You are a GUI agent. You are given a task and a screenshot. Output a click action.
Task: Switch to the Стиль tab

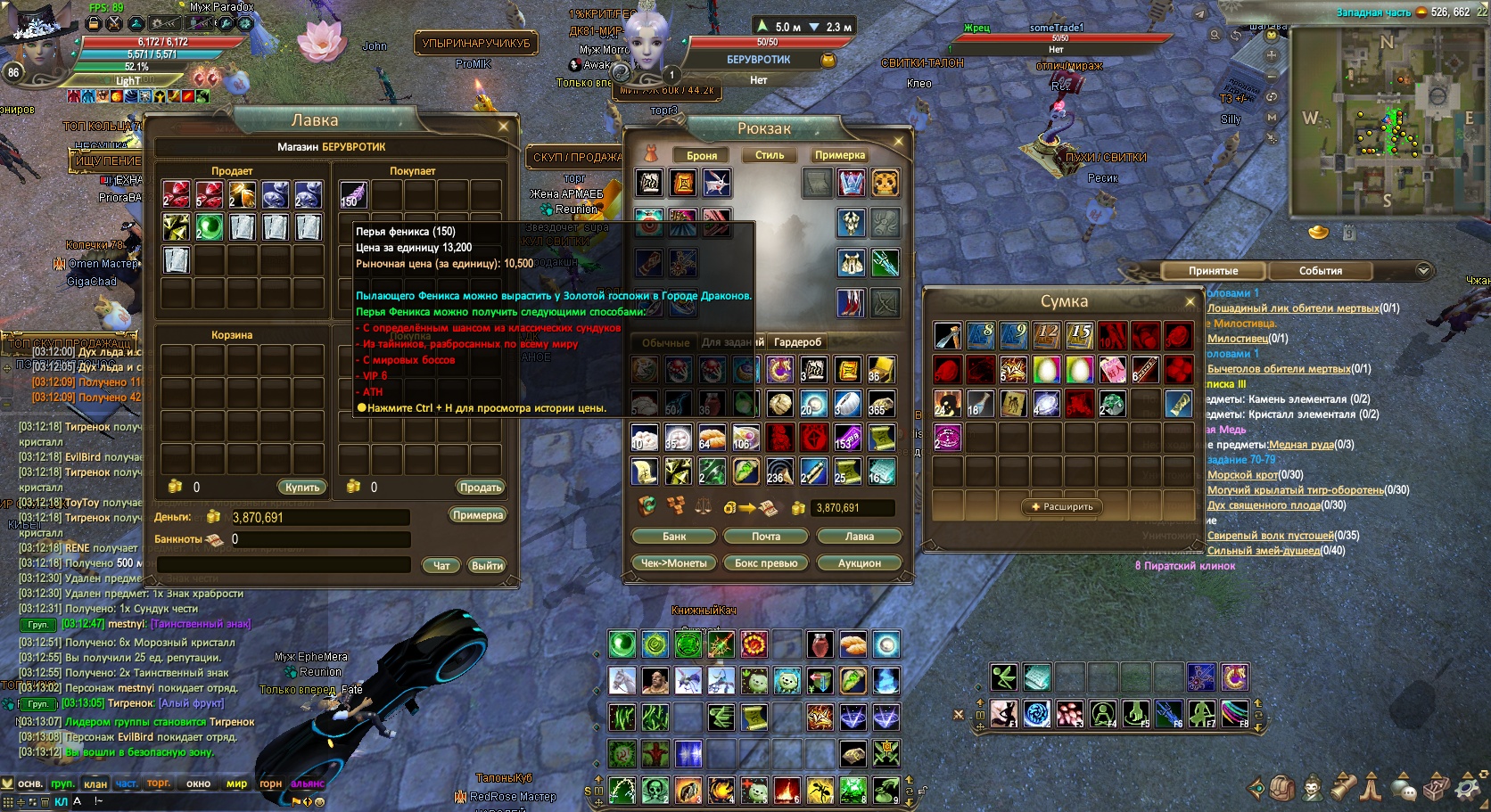click(x=770, y=155)
